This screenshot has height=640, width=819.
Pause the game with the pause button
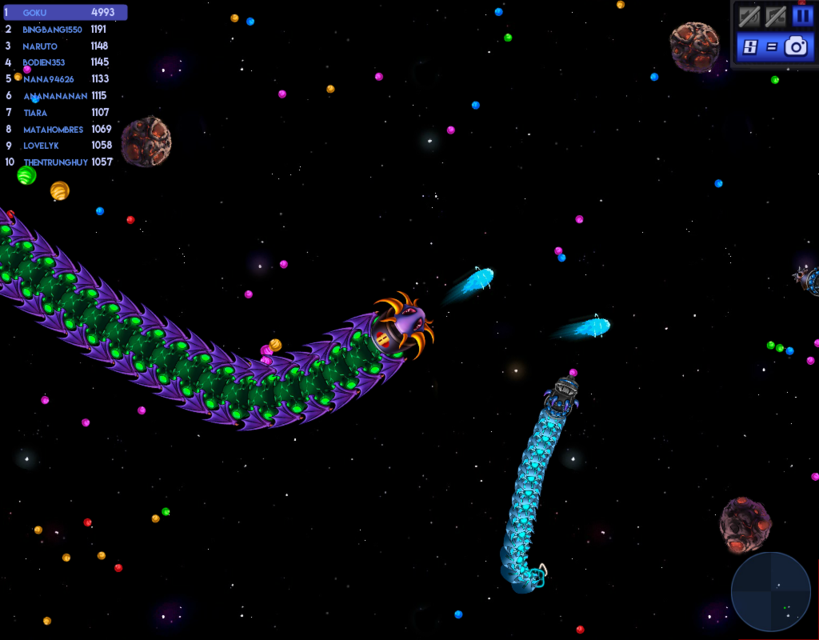pyautogui.click(x=802, y=16)
